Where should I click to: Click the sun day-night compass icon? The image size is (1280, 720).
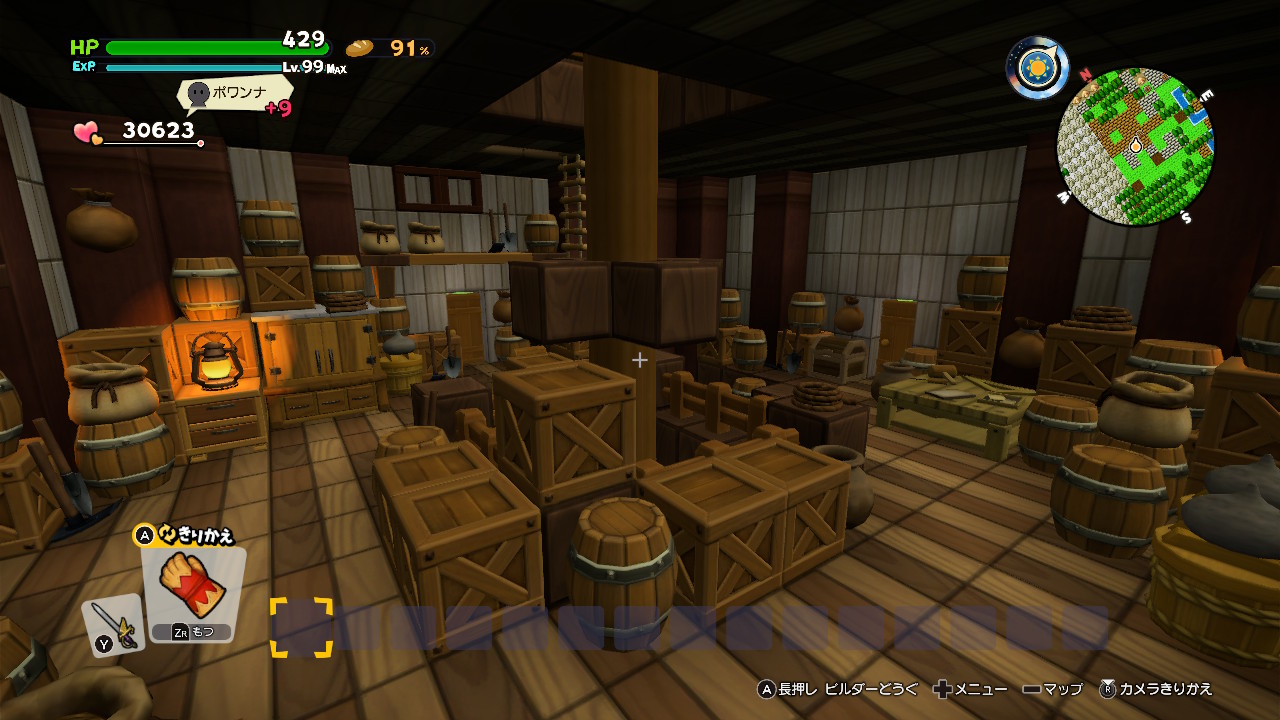tap(1038, 67)
